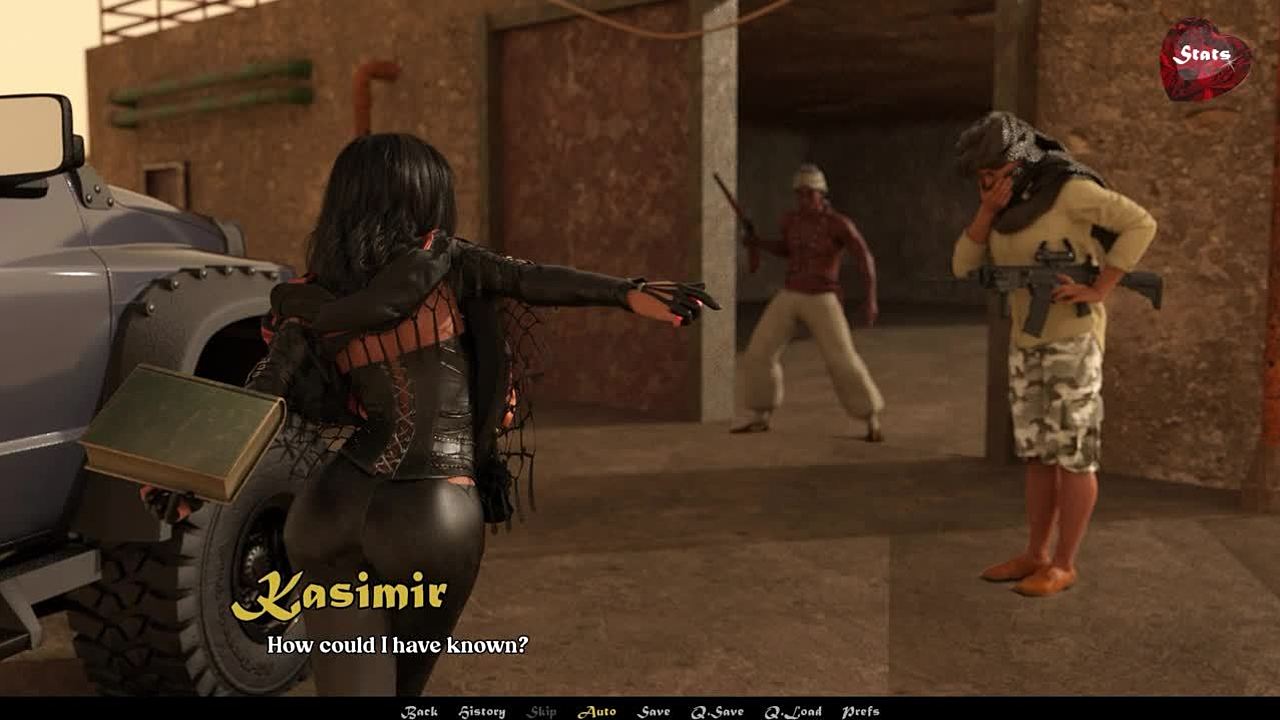Open the dialogue History log

[x=481, y=711]
